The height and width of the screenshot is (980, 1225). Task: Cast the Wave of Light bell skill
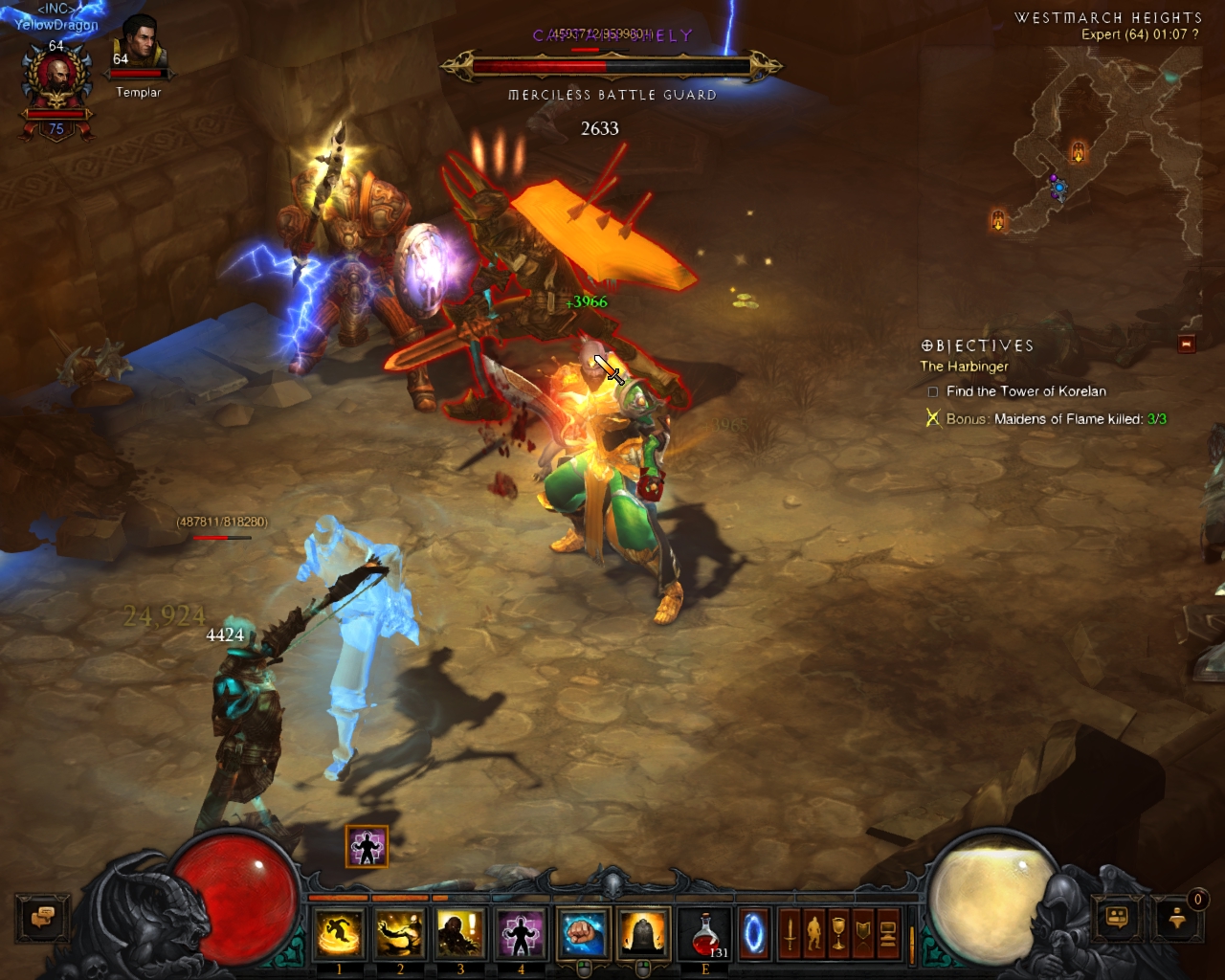(643, 933)
